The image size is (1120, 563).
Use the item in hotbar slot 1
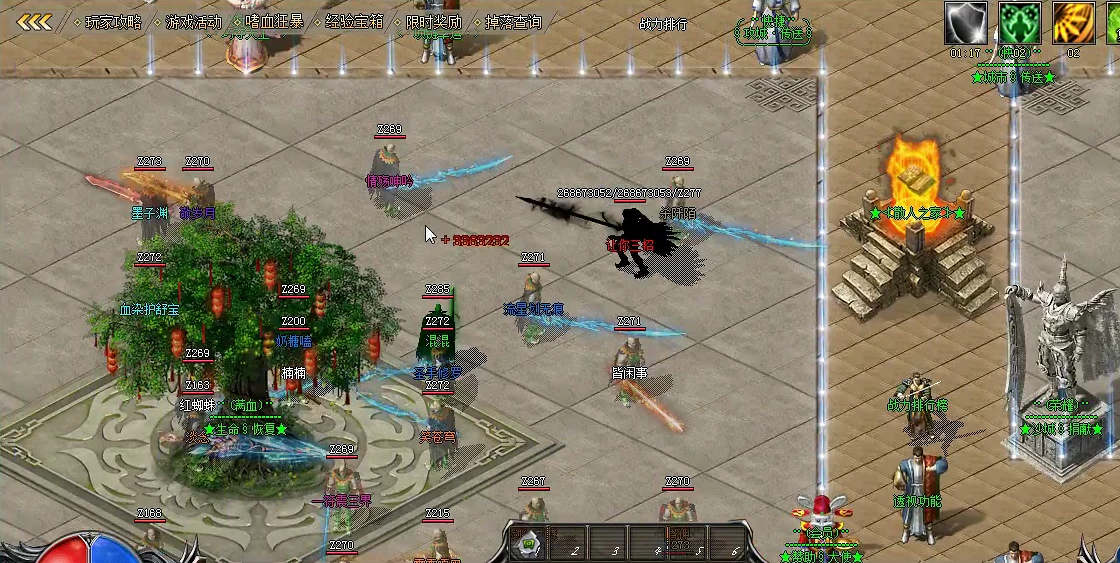(x=527, y=544)
